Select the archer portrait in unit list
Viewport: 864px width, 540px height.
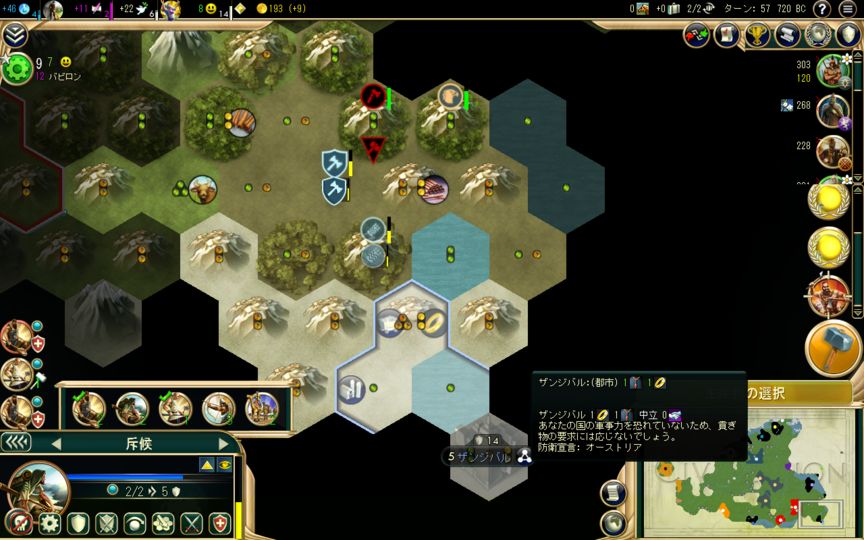click(x=218, y=408)
